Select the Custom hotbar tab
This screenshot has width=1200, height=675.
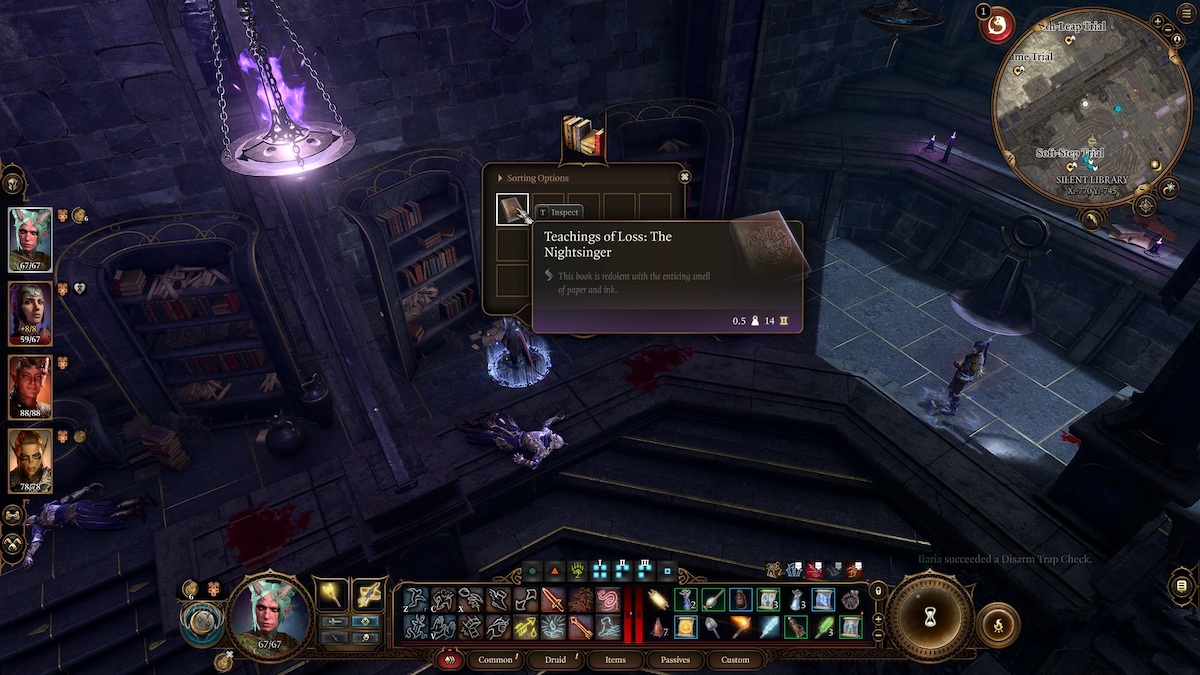click(x=735, y=660)
